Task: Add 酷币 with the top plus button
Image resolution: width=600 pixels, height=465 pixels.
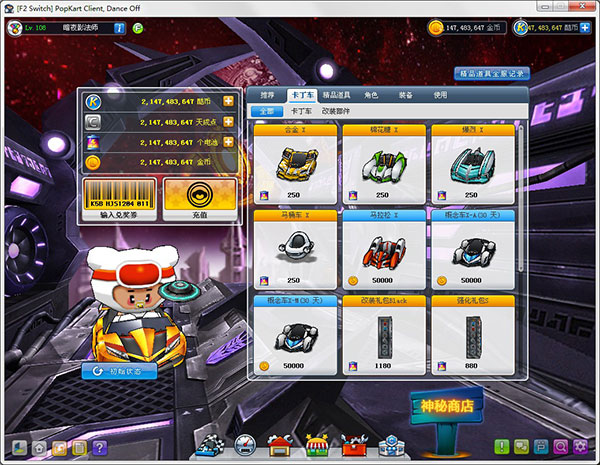Action: (x=229, y=102)
